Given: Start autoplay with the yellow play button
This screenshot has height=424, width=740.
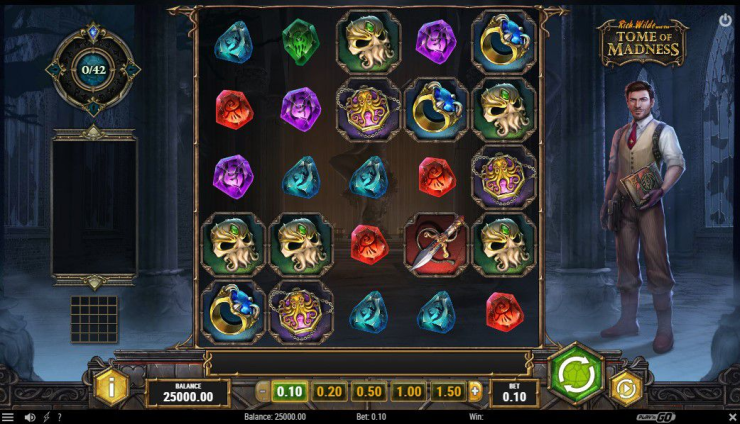Looking at the screenshot, I should pyautogui.click(x=626, y=387).
